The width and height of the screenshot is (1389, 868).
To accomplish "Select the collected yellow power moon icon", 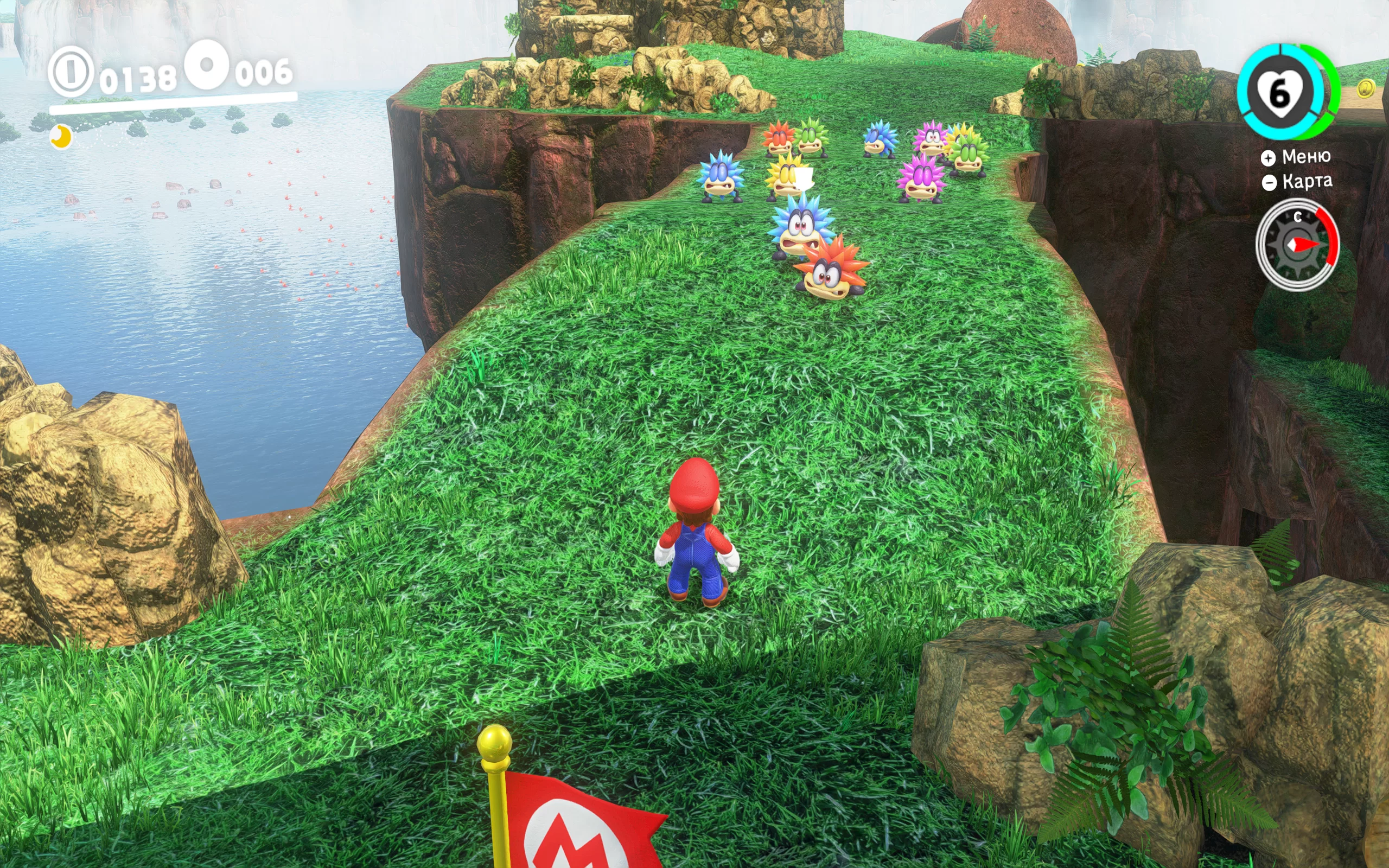I will pos(61,137).
